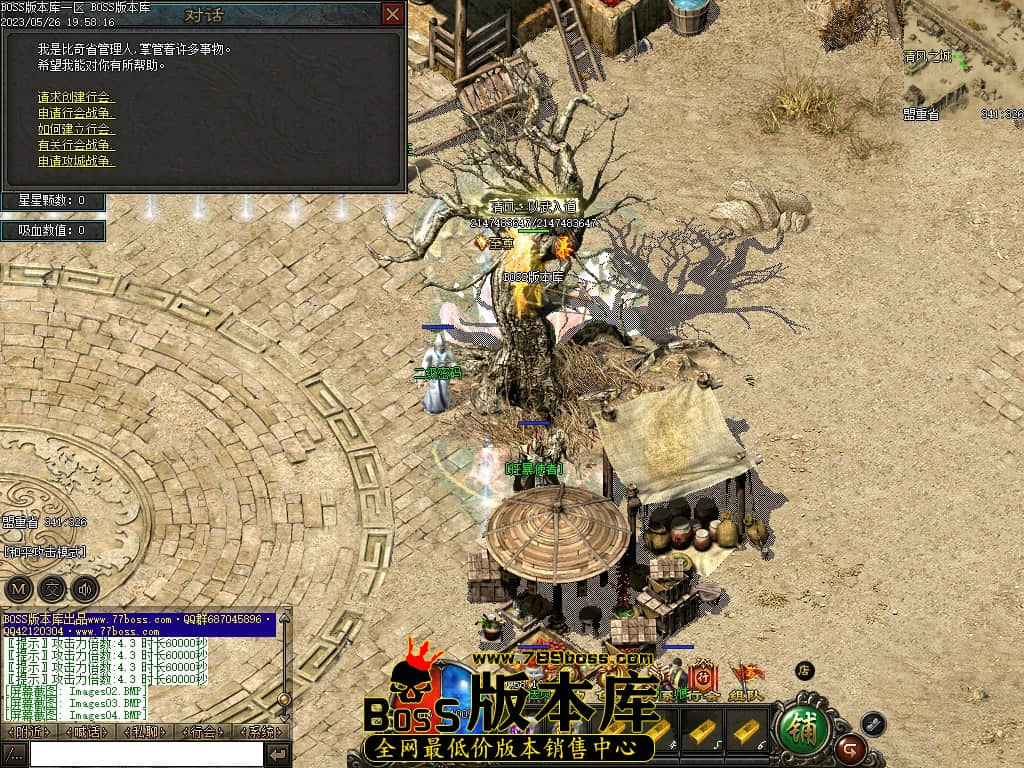Click the round 交 trade button
The width and height of the screenshot is (1024, 768).
click(x=52, y=588)
